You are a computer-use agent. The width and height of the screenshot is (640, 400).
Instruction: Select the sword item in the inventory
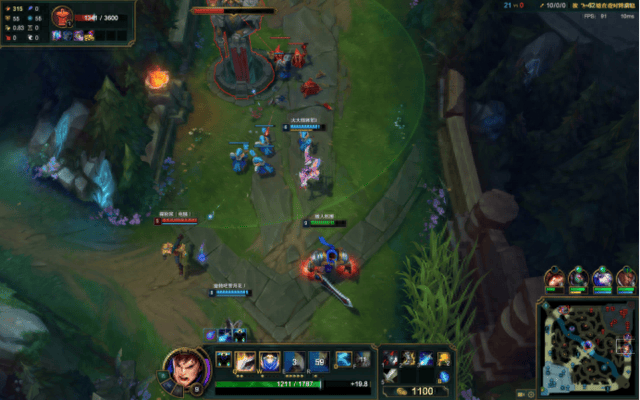coord(393,376)
